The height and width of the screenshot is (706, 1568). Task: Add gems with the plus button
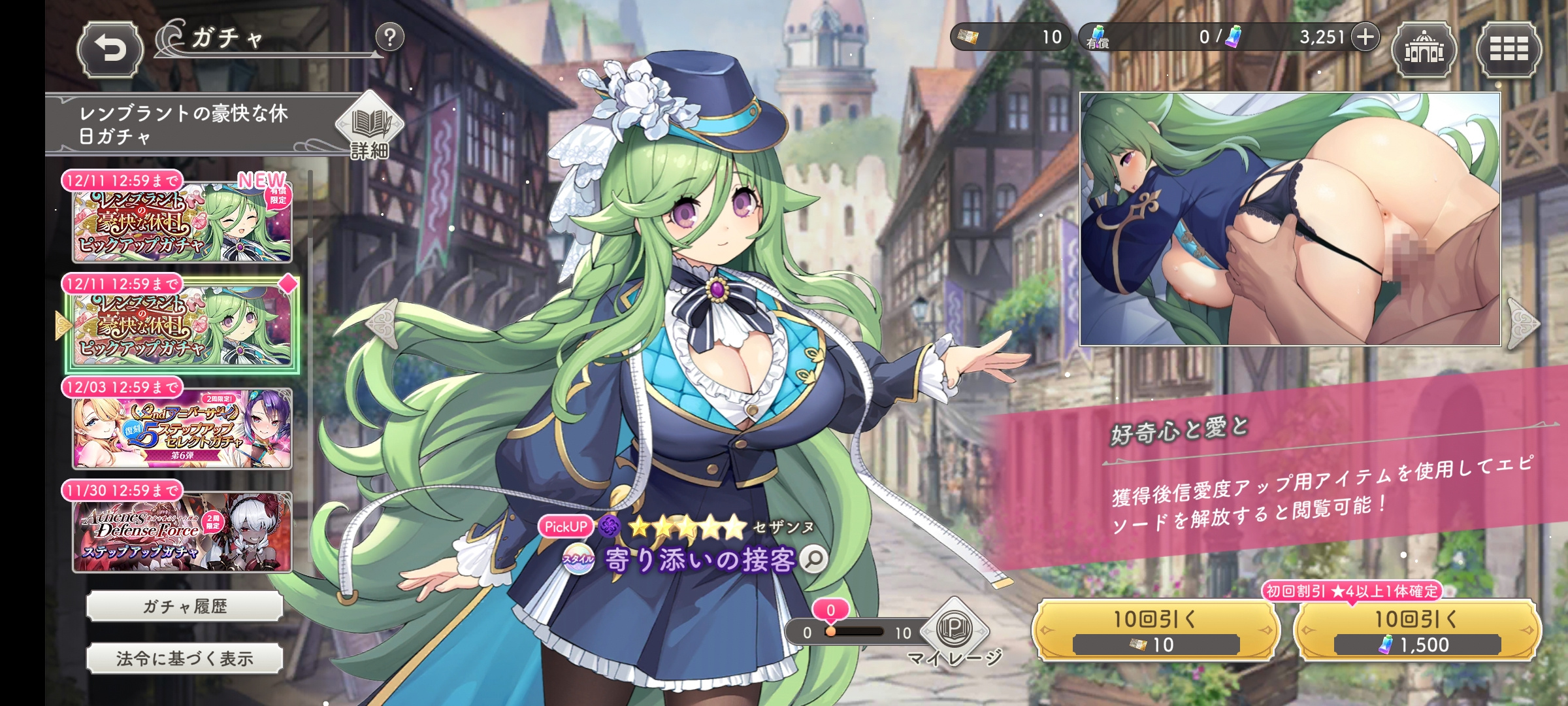[x=1365, y=37]
